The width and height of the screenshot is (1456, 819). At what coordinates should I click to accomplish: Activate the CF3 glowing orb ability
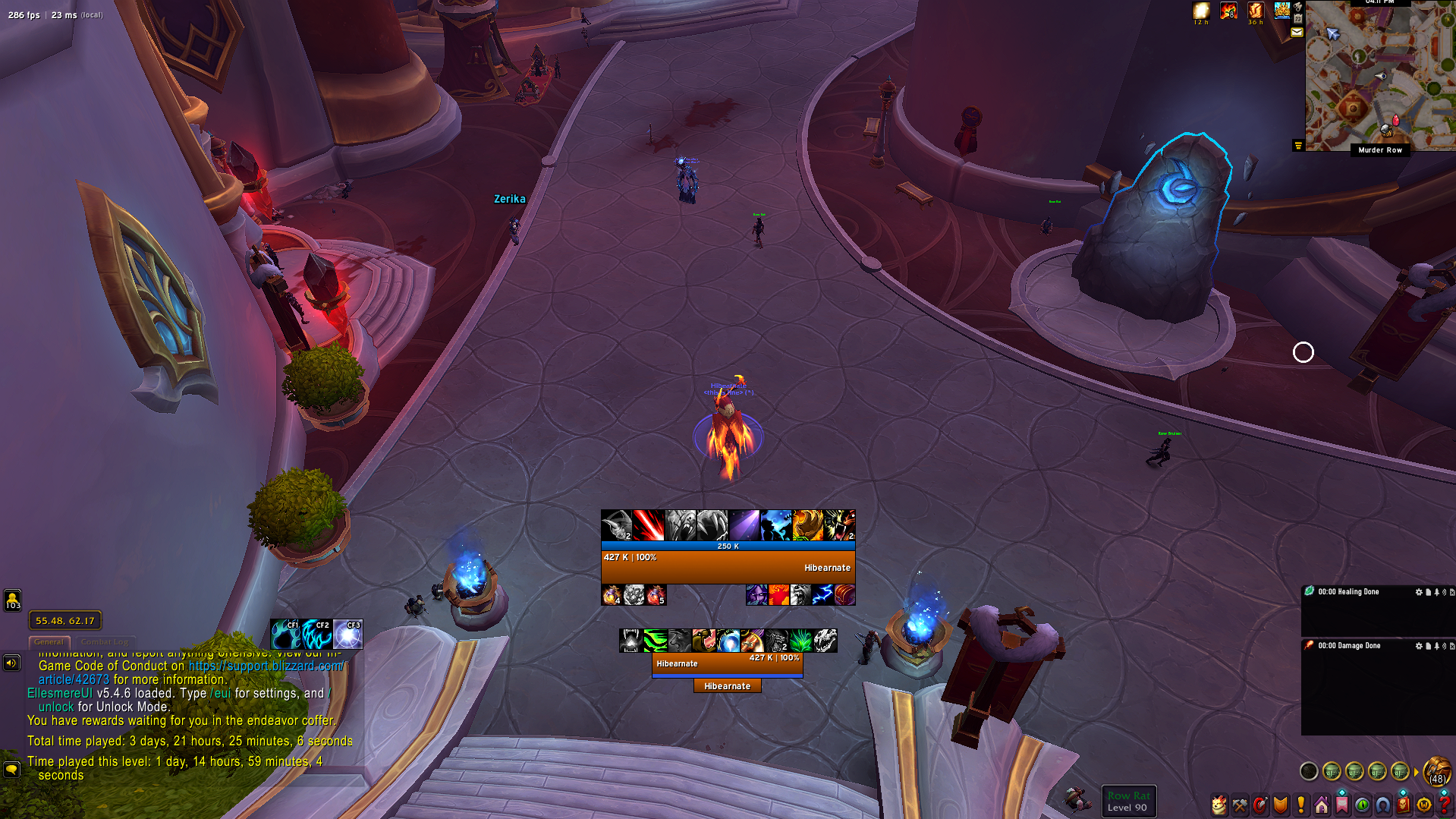pos(347,635)
